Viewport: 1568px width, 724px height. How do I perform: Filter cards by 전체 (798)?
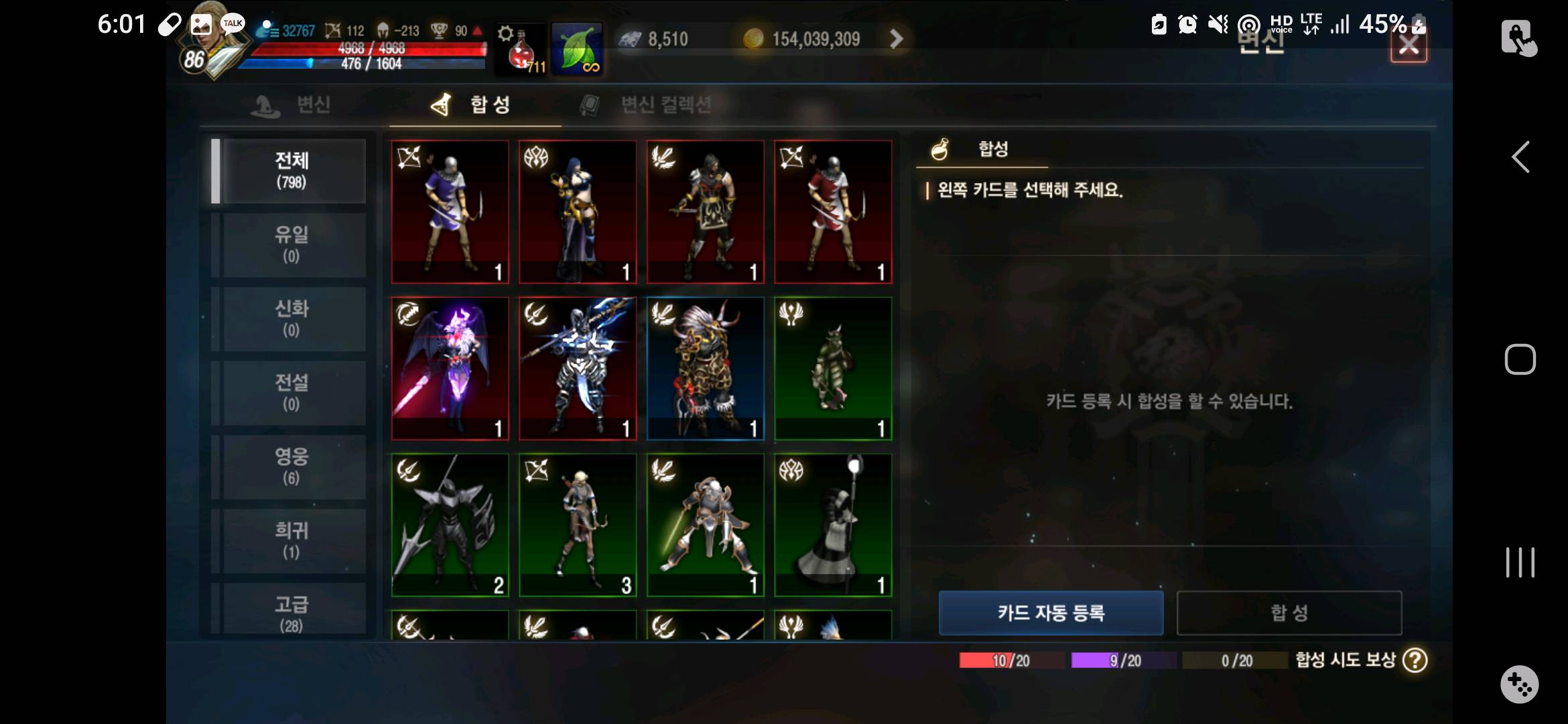tap(292, 170)
